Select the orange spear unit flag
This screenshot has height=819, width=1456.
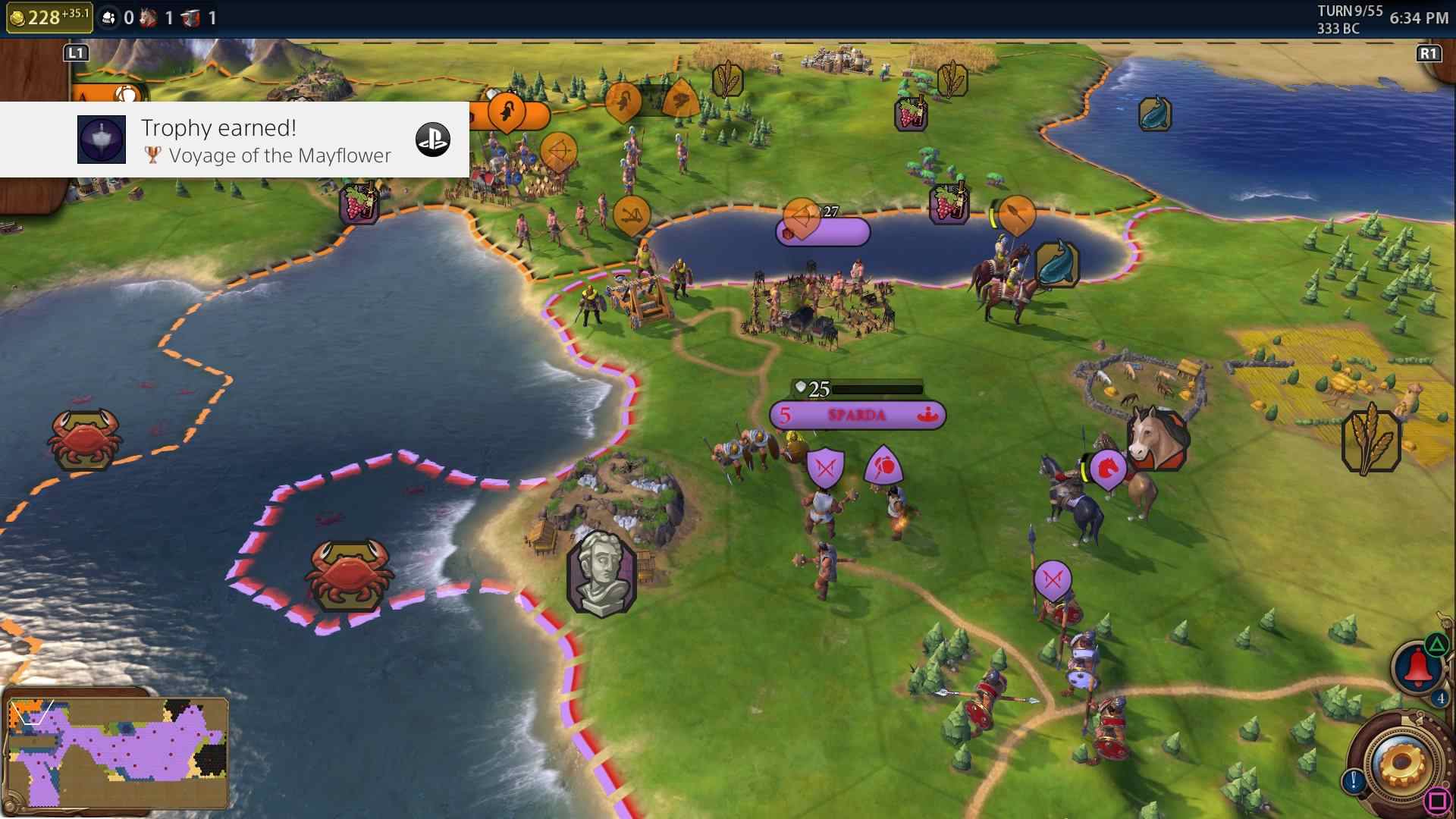(1016, 214)
